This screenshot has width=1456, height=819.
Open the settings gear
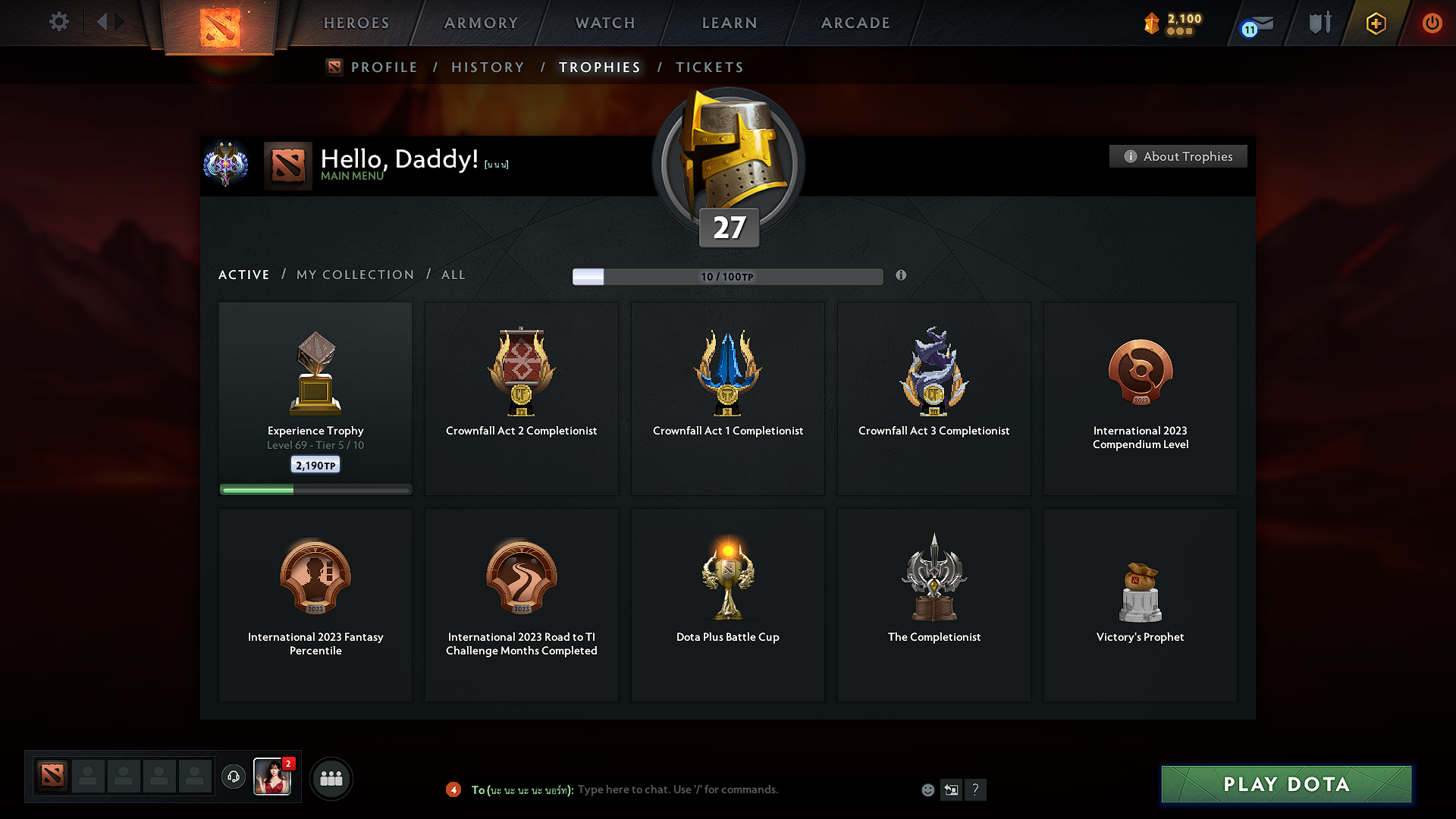(58, 22)
